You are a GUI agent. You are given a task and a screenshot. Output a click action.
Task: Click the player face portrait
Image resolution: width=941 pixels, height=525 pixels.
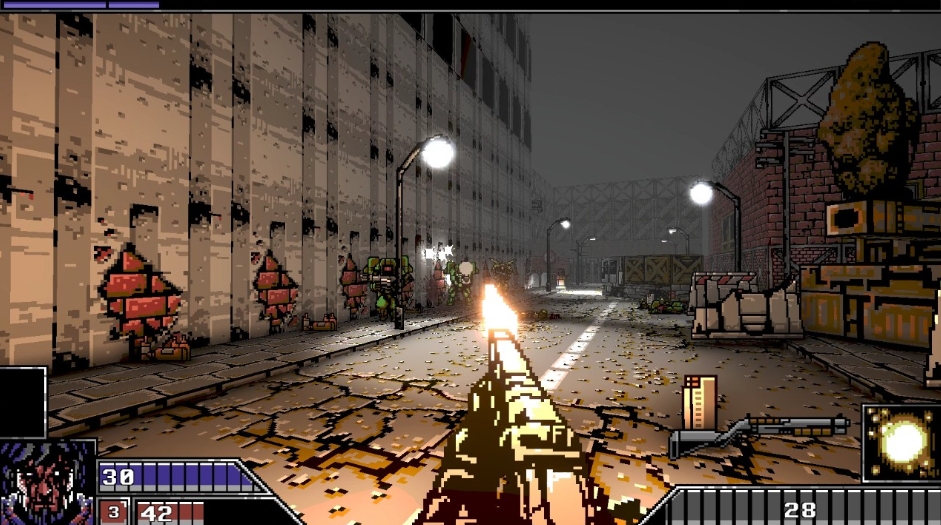point(47,483)
